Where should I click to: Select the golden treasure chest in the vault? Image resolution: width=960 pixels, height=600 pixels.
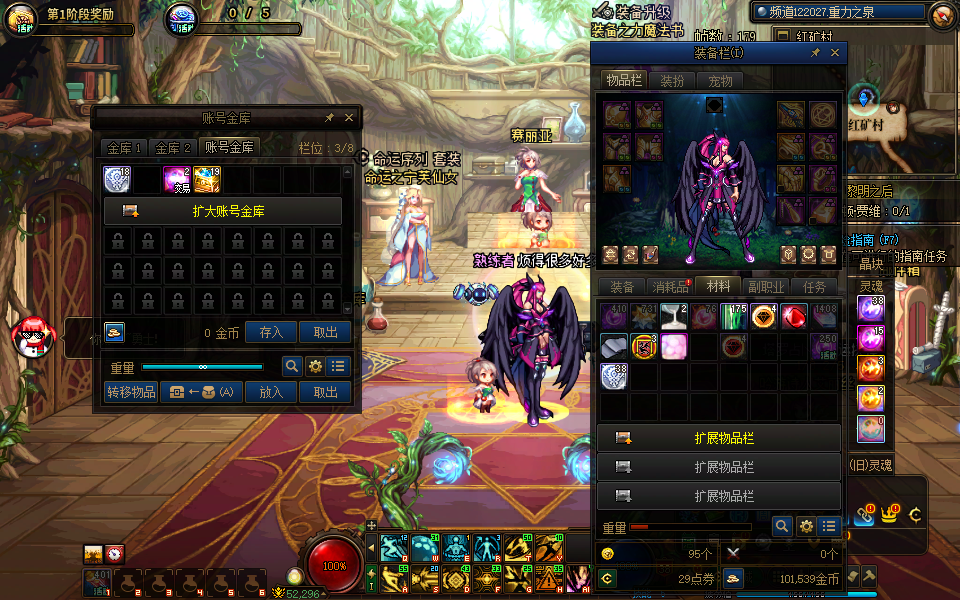(x=207, y=179)
